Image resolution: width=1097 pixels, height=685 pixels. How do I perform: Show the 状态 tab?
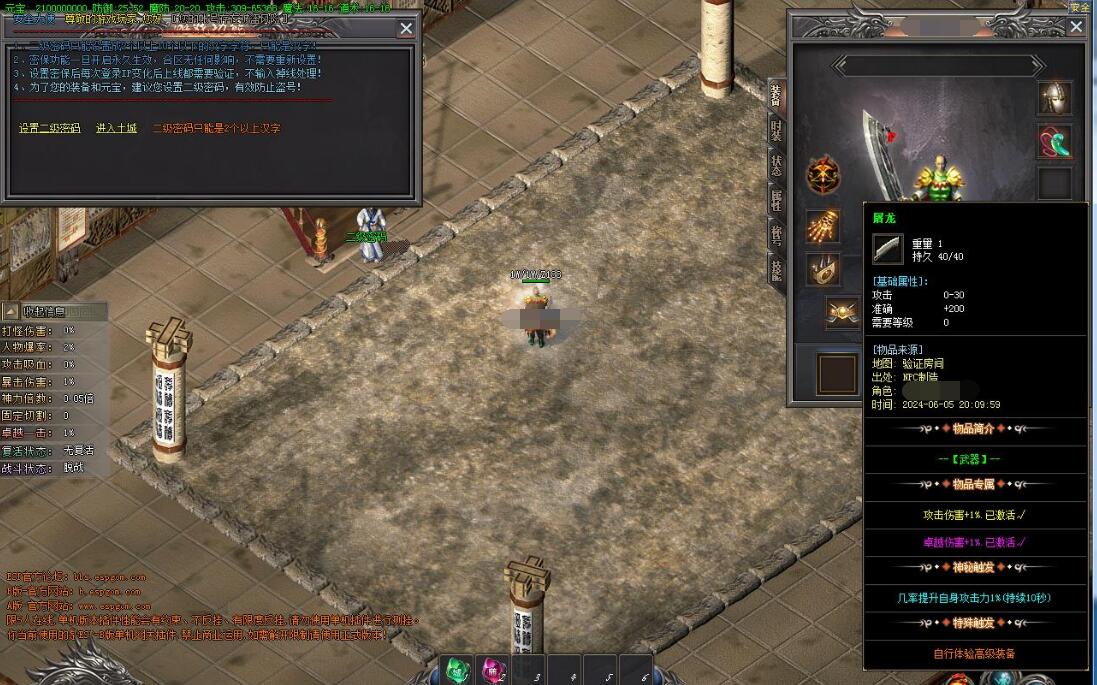[x=776, y=164]
